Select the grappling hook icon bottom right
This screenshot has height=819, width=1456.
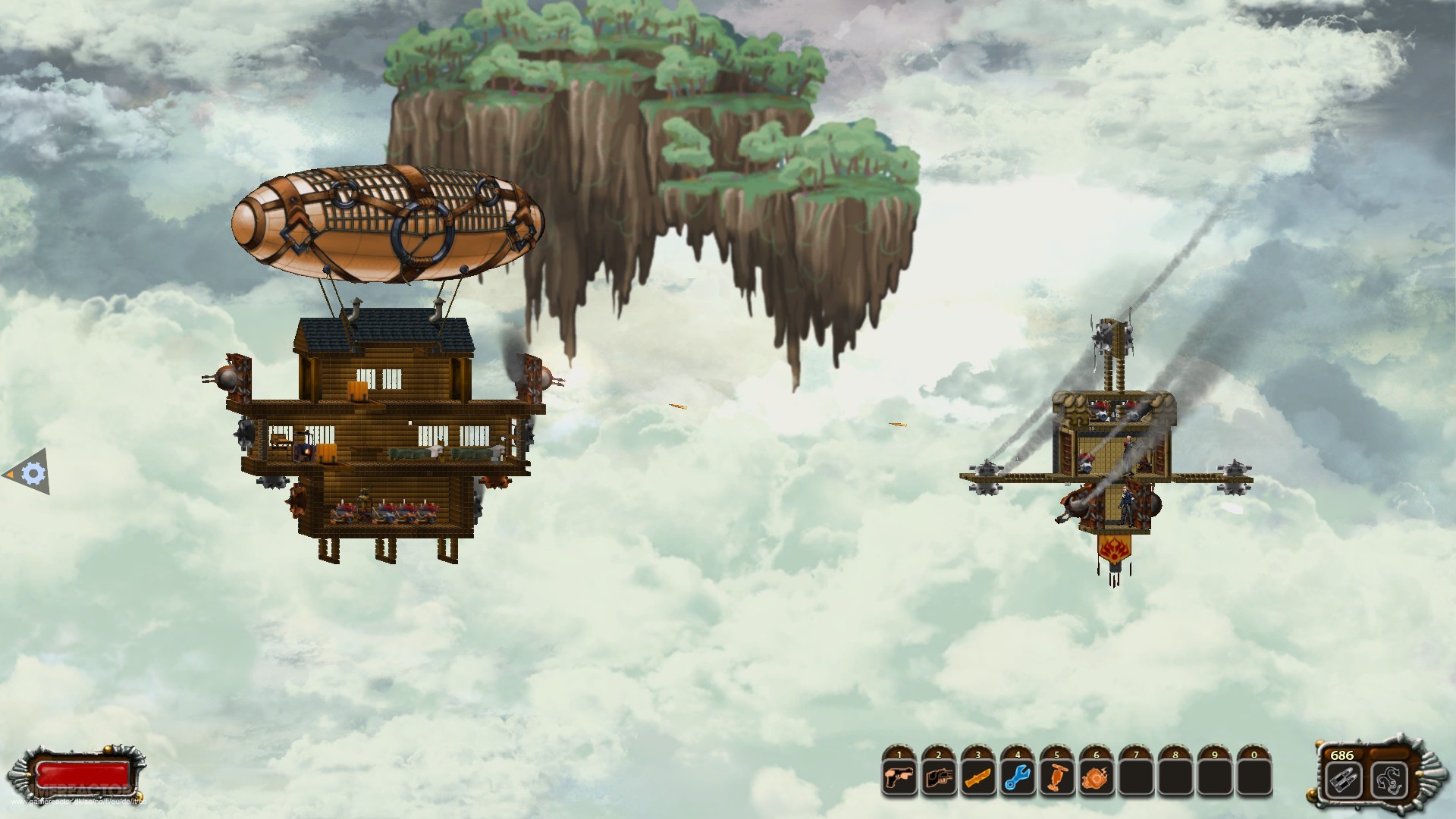pos(1391,780)
